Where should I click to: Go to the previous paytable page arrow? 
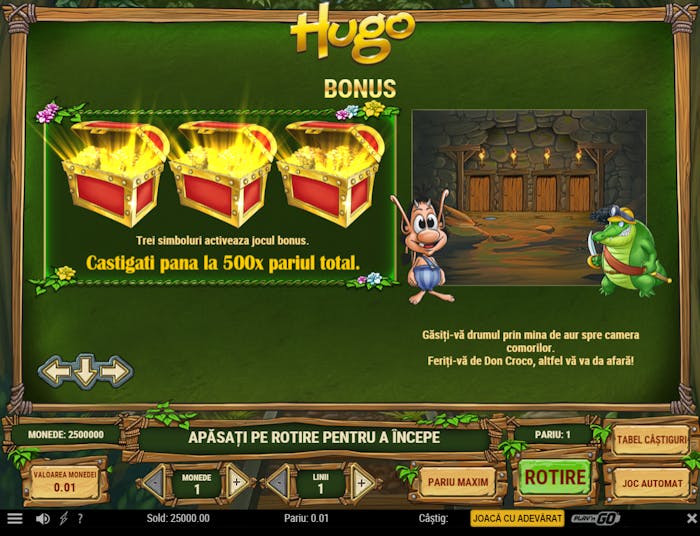click(x=55, y=372)
